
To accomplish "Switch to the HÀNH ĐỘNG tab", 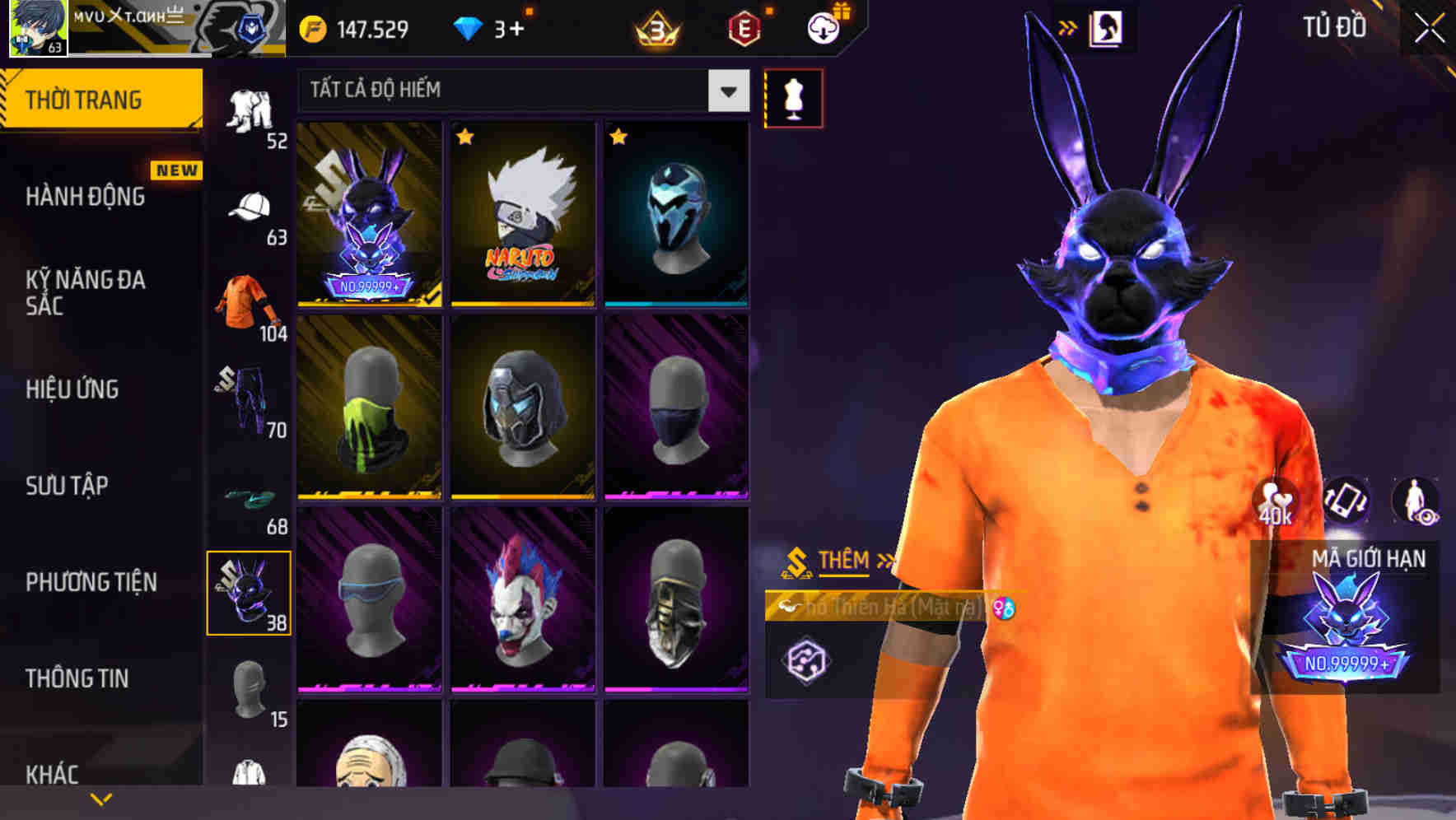I will click(x=86, y=197).
